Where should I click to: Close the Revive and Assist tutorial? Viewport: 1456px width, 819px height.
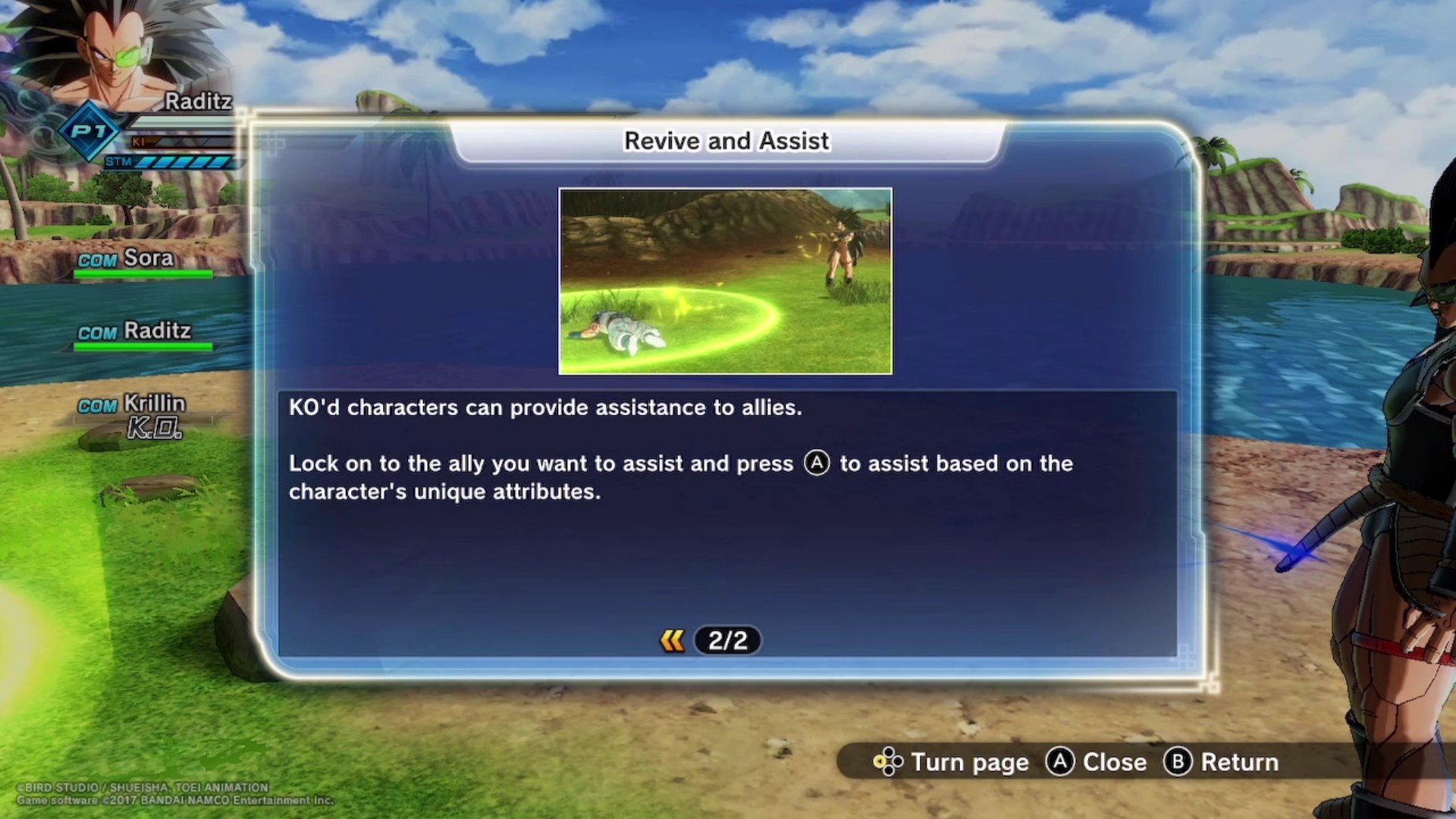pos(1097,761)
